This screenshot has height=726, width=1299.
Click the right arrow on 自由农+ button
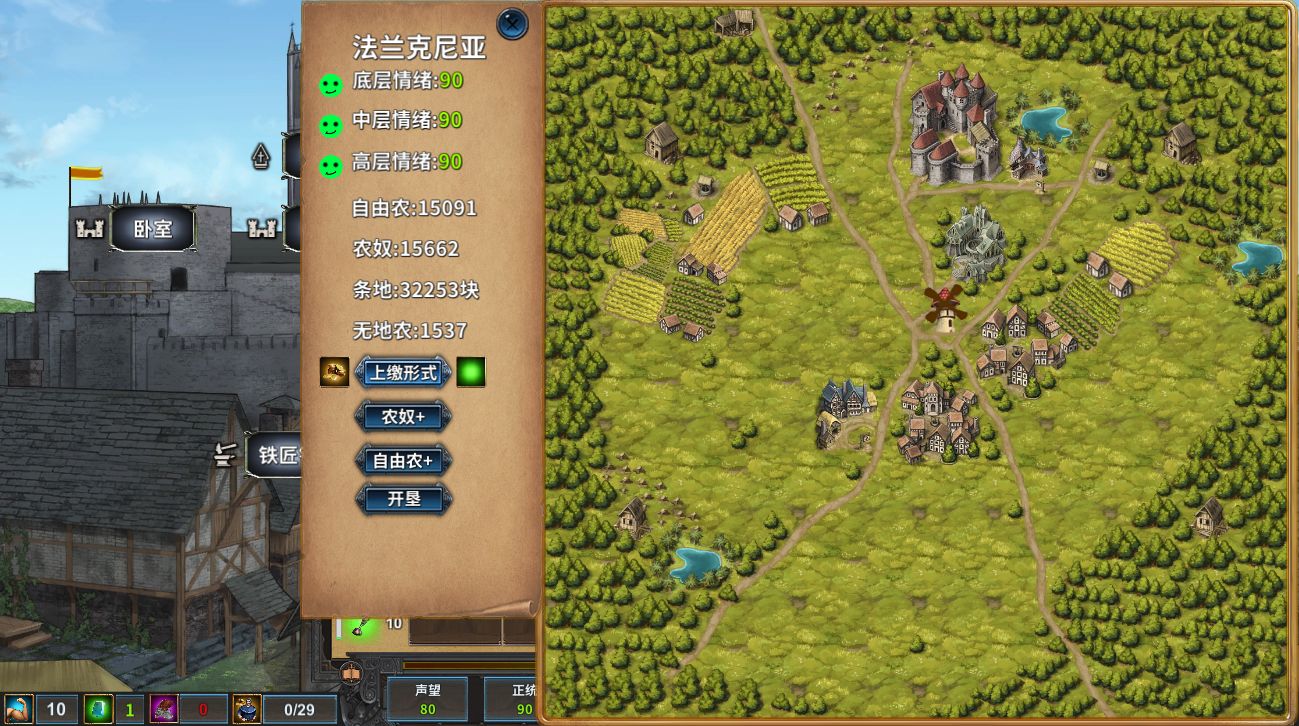tap(448, 459)
